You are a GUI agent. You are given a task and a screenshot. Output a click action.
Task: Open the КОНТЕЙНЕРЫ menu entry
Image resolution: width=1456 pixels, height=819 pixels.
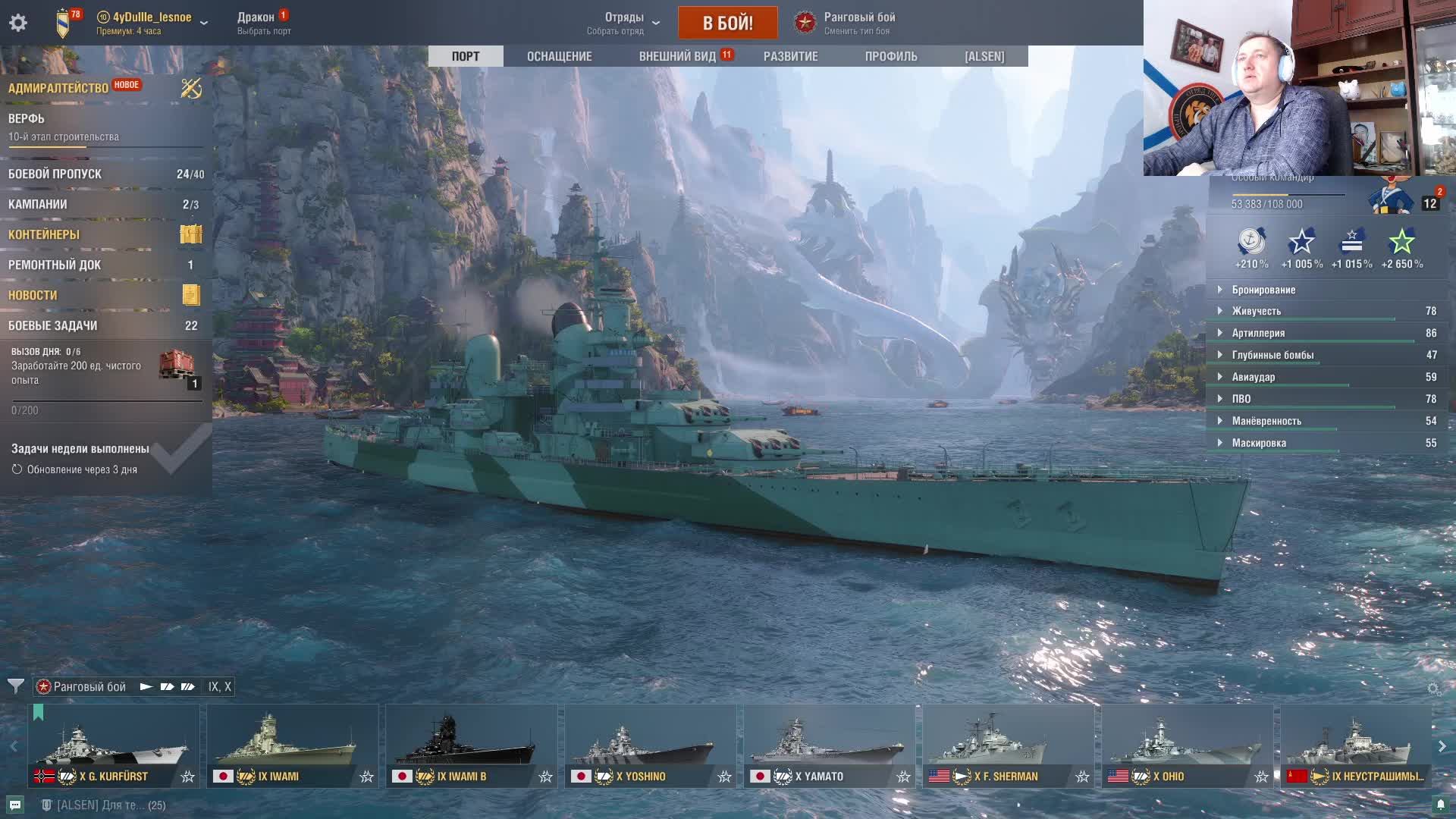click(44, 235)
